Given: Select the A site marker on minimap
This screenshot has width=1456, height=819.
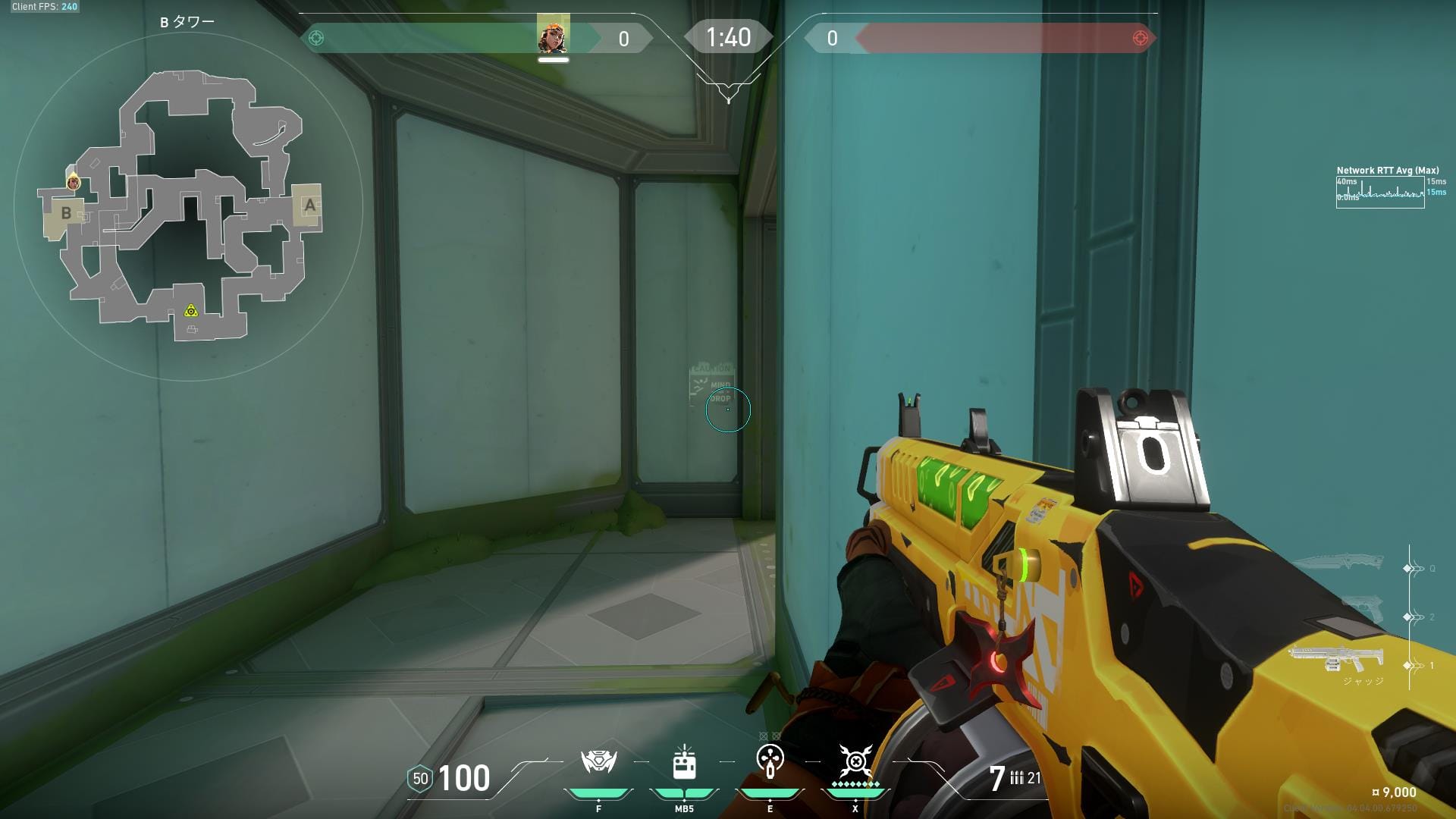Looking at the screenshot, I should (x=309, y=205).
